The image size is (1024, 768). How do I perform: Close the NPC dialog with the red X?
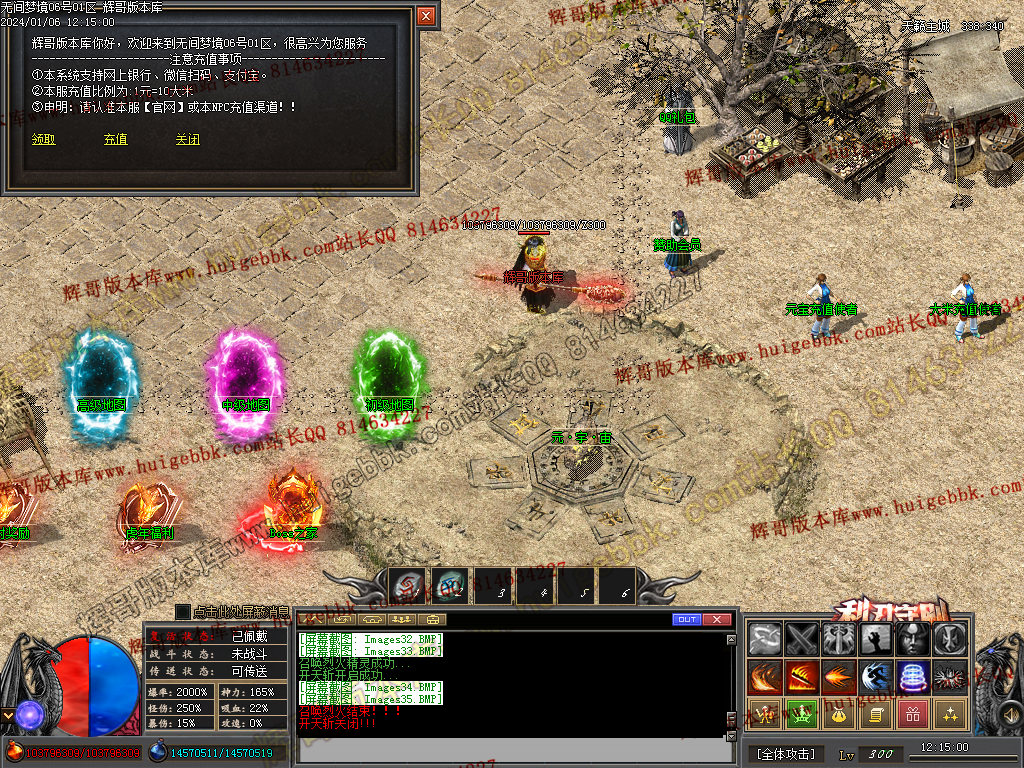[x=426, y=16]
